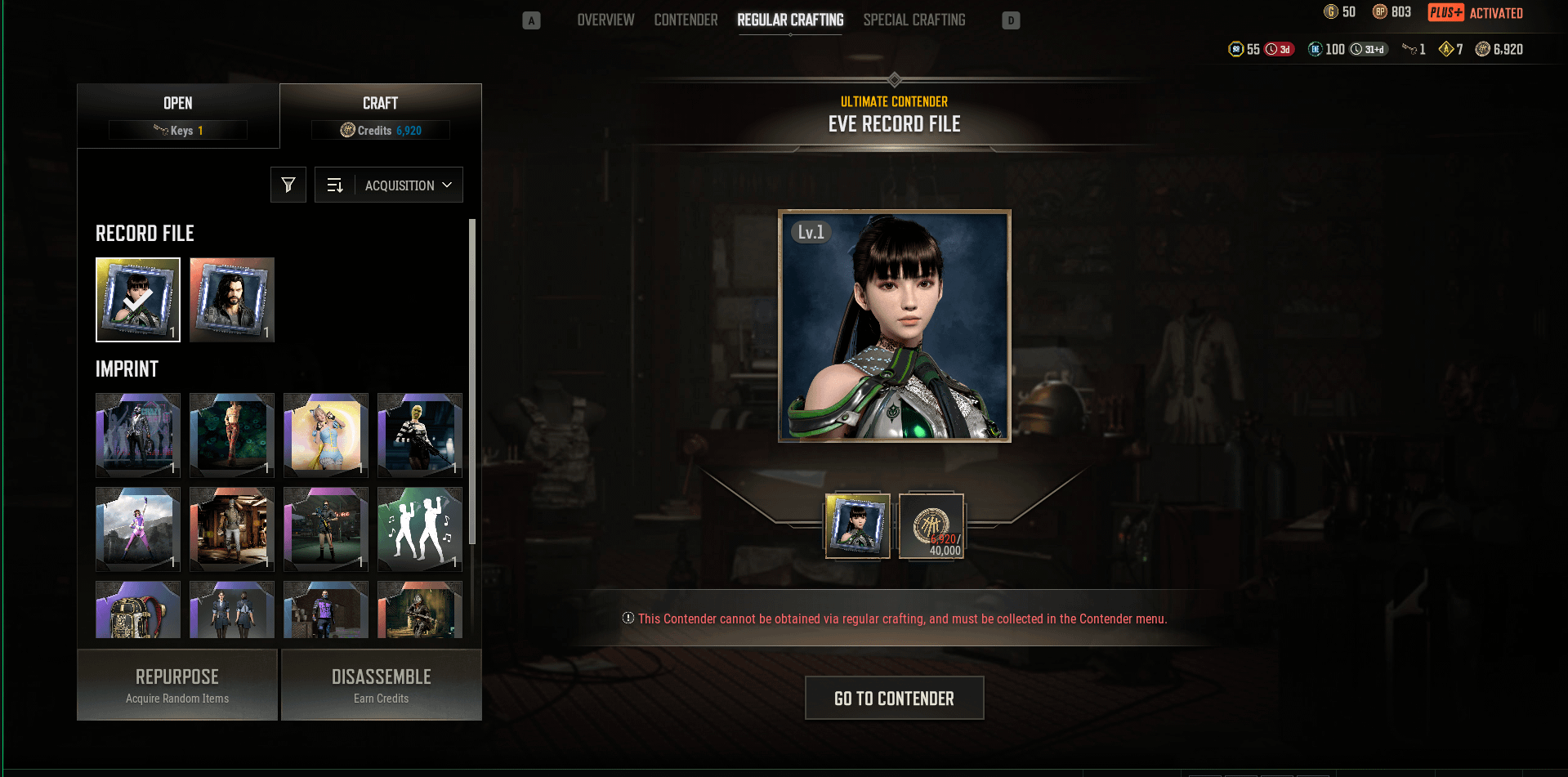1568x777 pixels.
Task: Toggle the sort order button
Action: [335, 185]
